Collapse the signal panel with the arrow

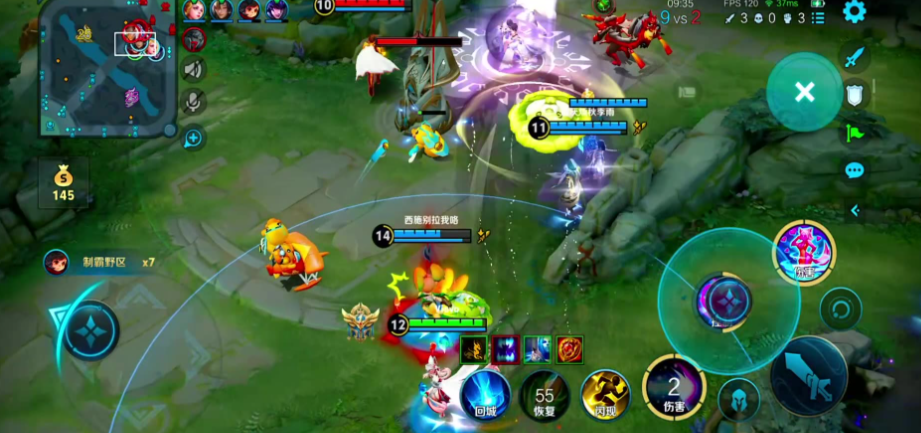855,210
